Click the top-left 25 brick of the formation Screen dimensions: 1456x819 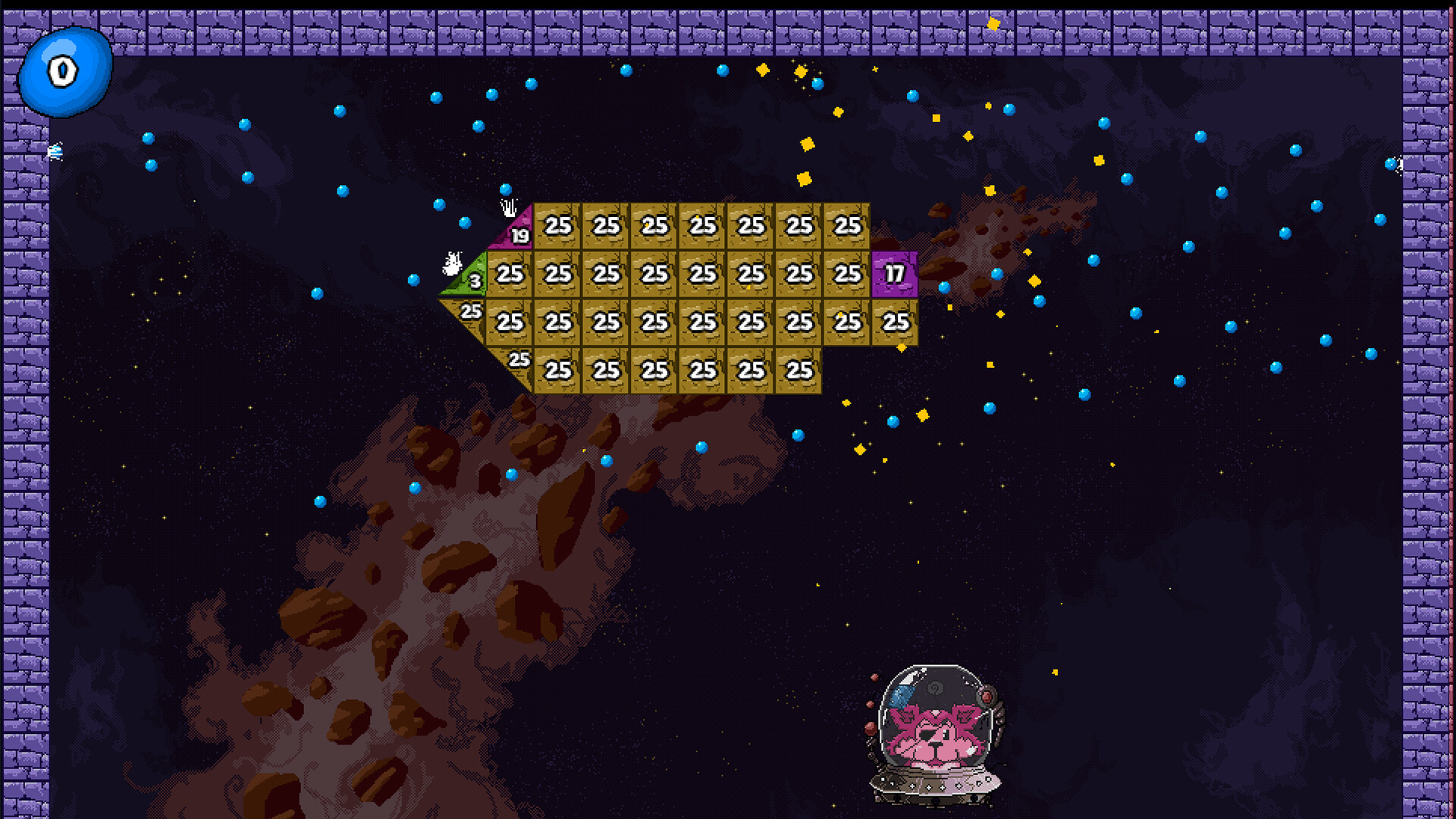(x=559, y=225)
